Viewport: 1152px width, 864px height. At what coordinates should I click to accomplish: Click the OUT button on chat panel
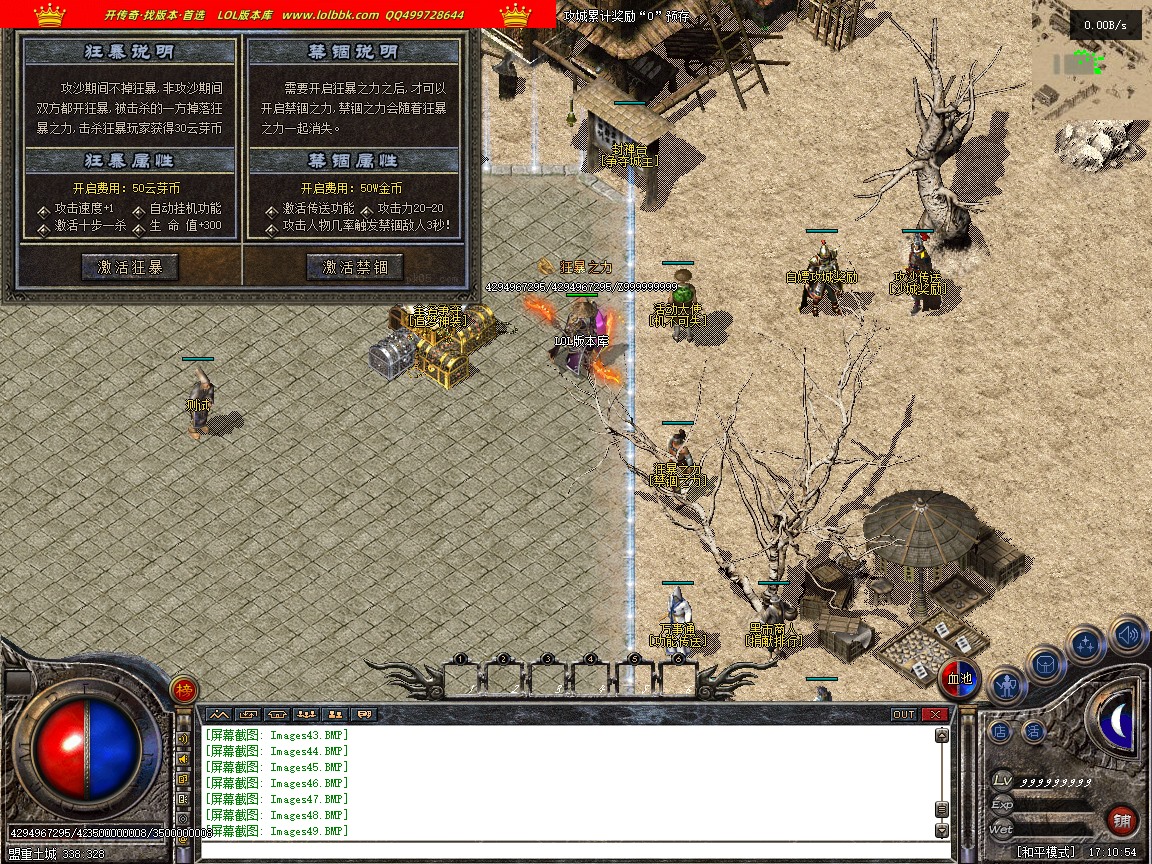pyautogui.click(x=903, y=714)
